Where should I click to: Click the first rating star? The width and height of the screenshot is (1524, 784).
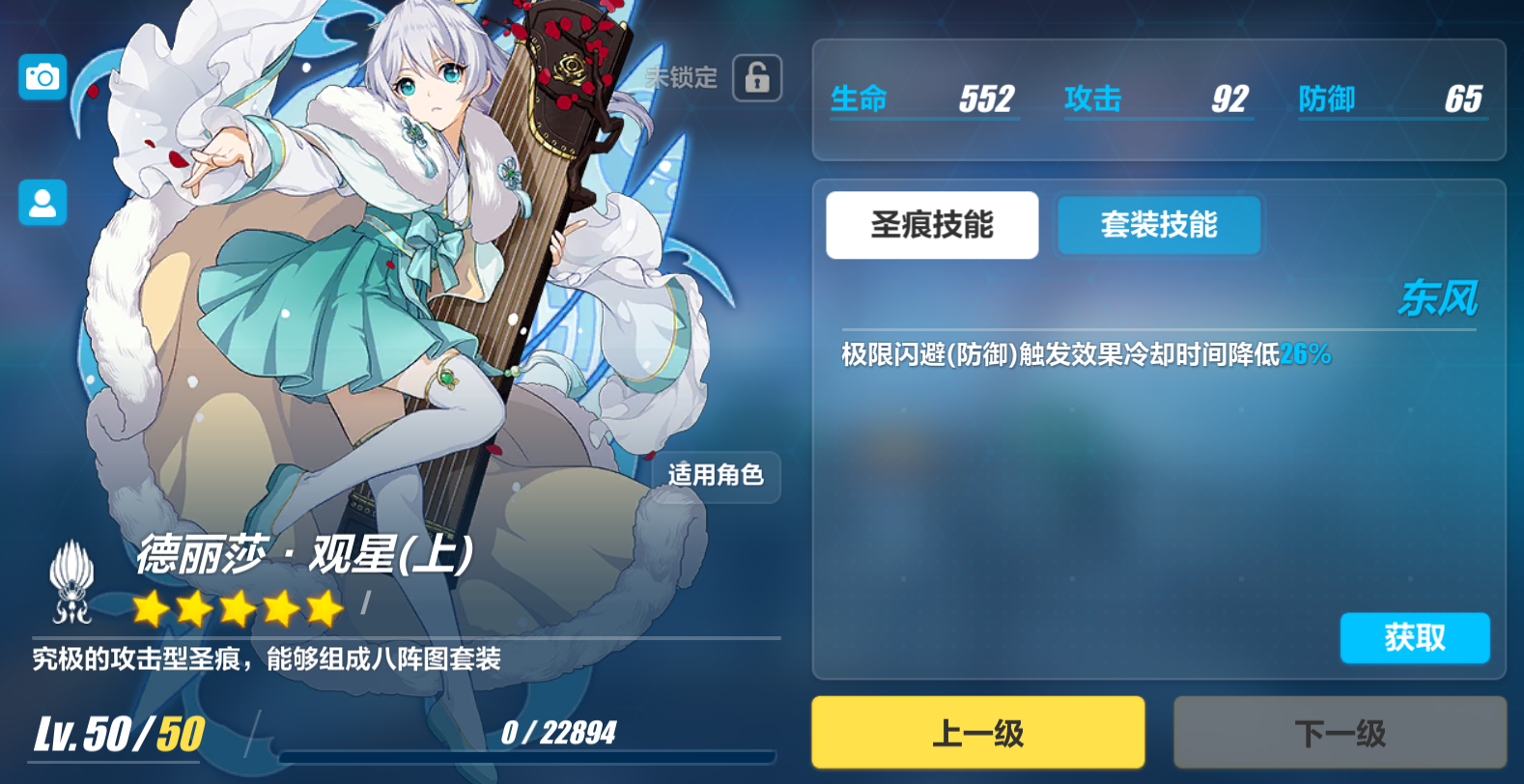pos(150,608)
